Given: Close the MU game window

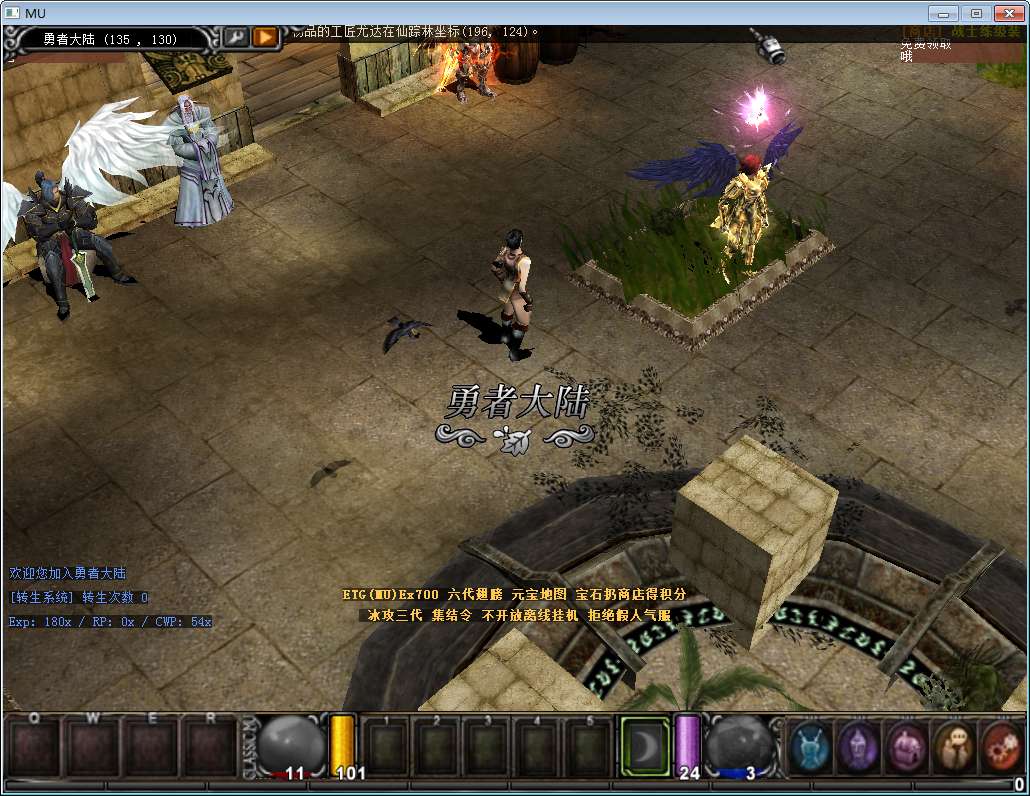Looking at the screenshot, I should point(1008,13).
